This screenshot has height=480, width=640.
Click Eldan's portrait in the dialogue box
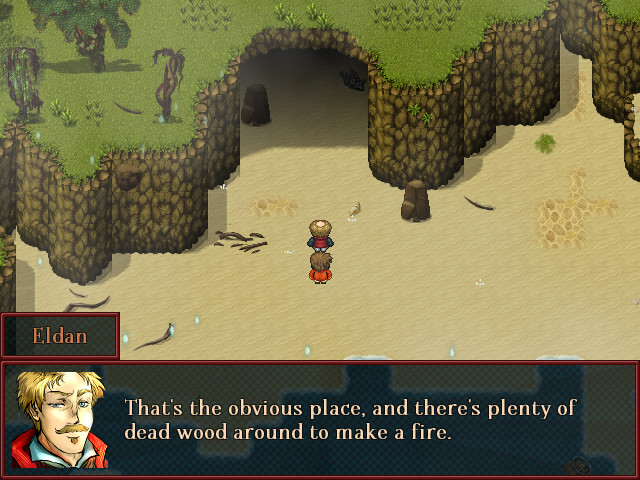(x=58, y=420)
